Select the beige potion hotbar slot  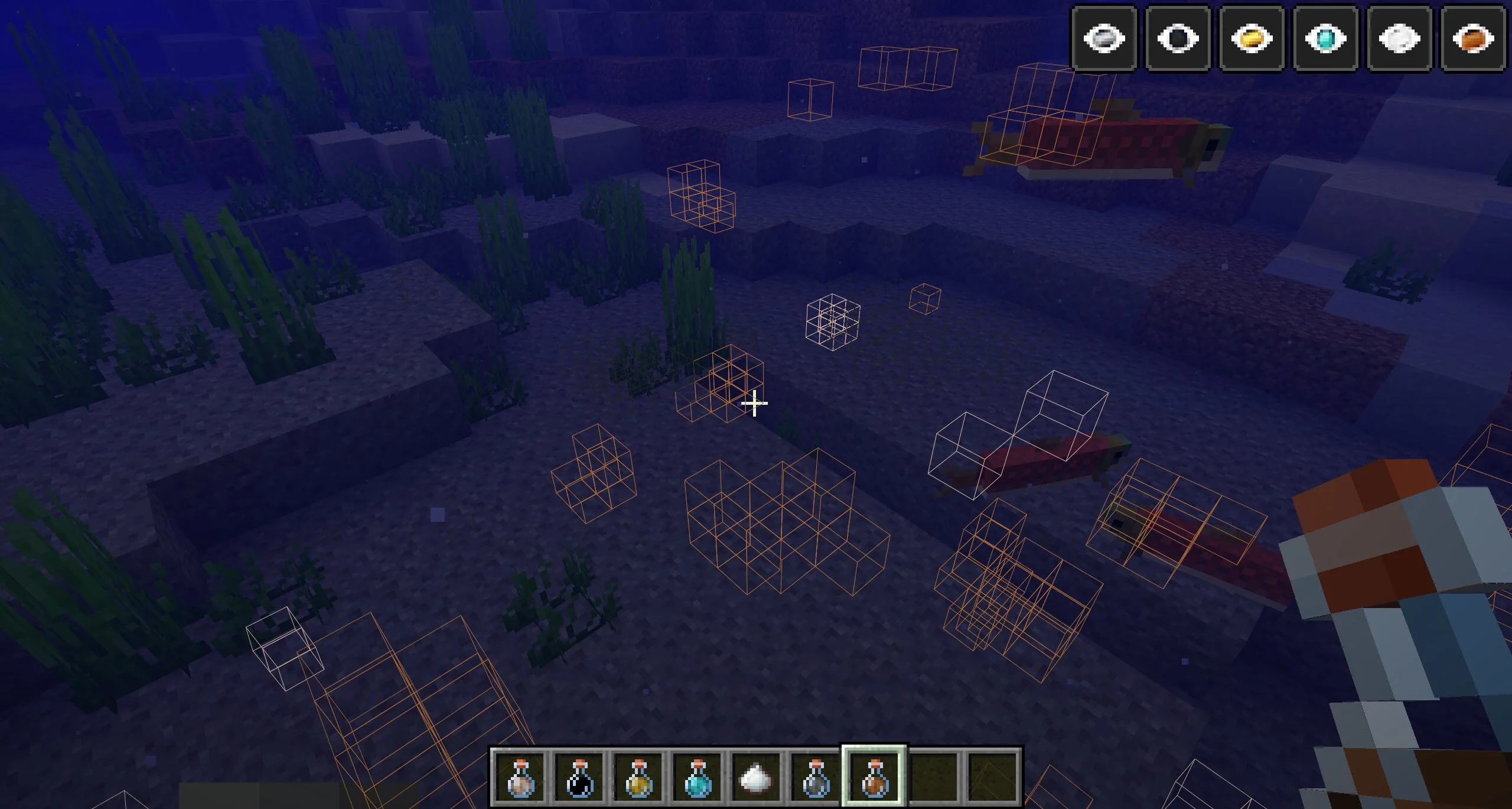pyautogui.click(x=520, y=778)
